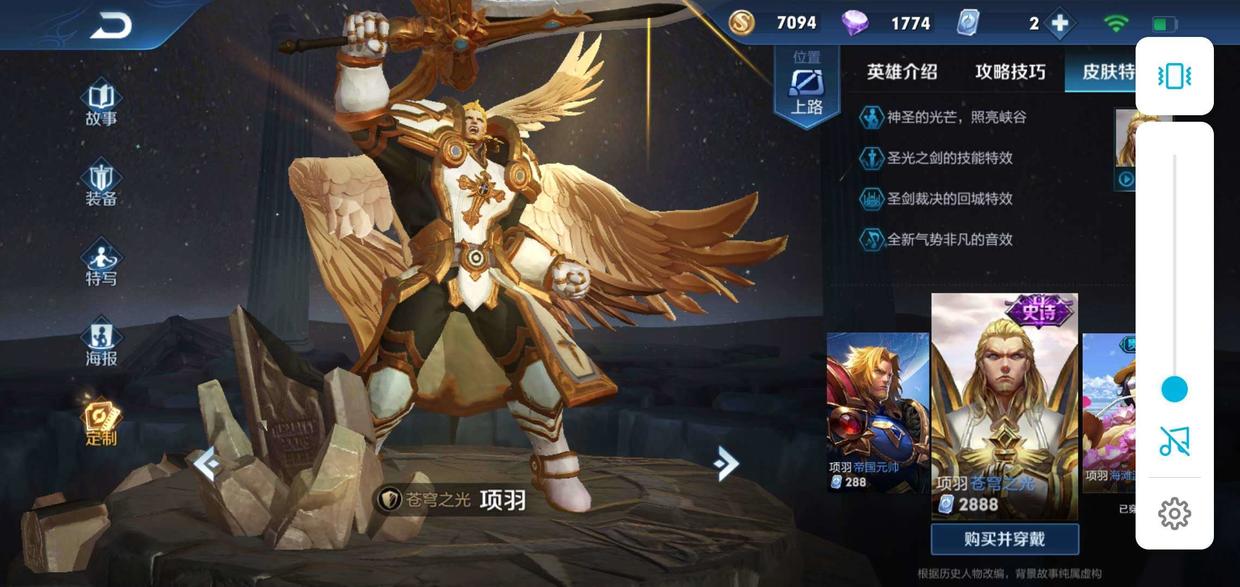The image size is (1240, 587).
Task: Click the 购买并穿戴 purchase button
Action: tap(1004, 539)
